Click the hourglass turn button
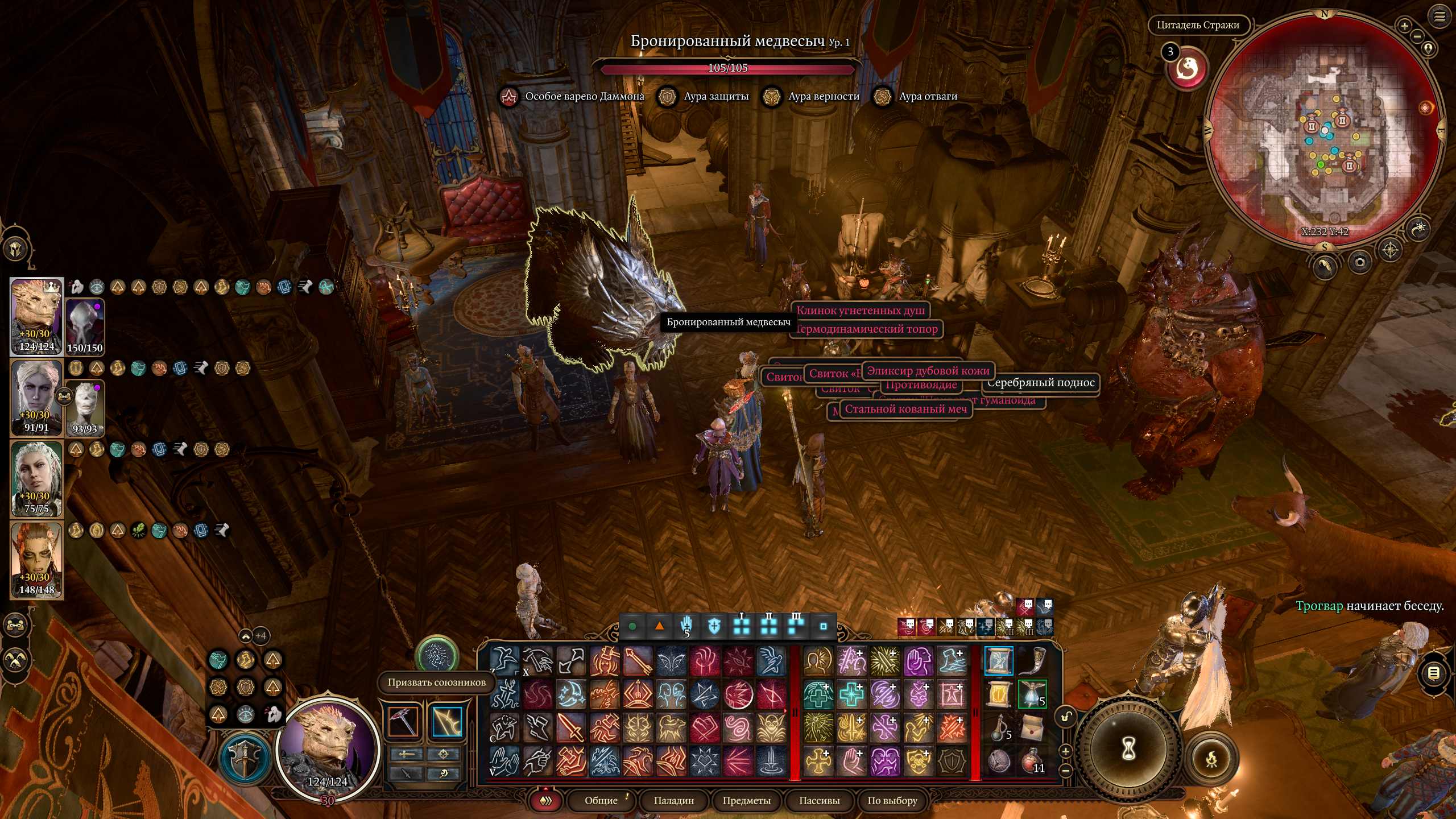1456x819 pixels. [1128, 749]
